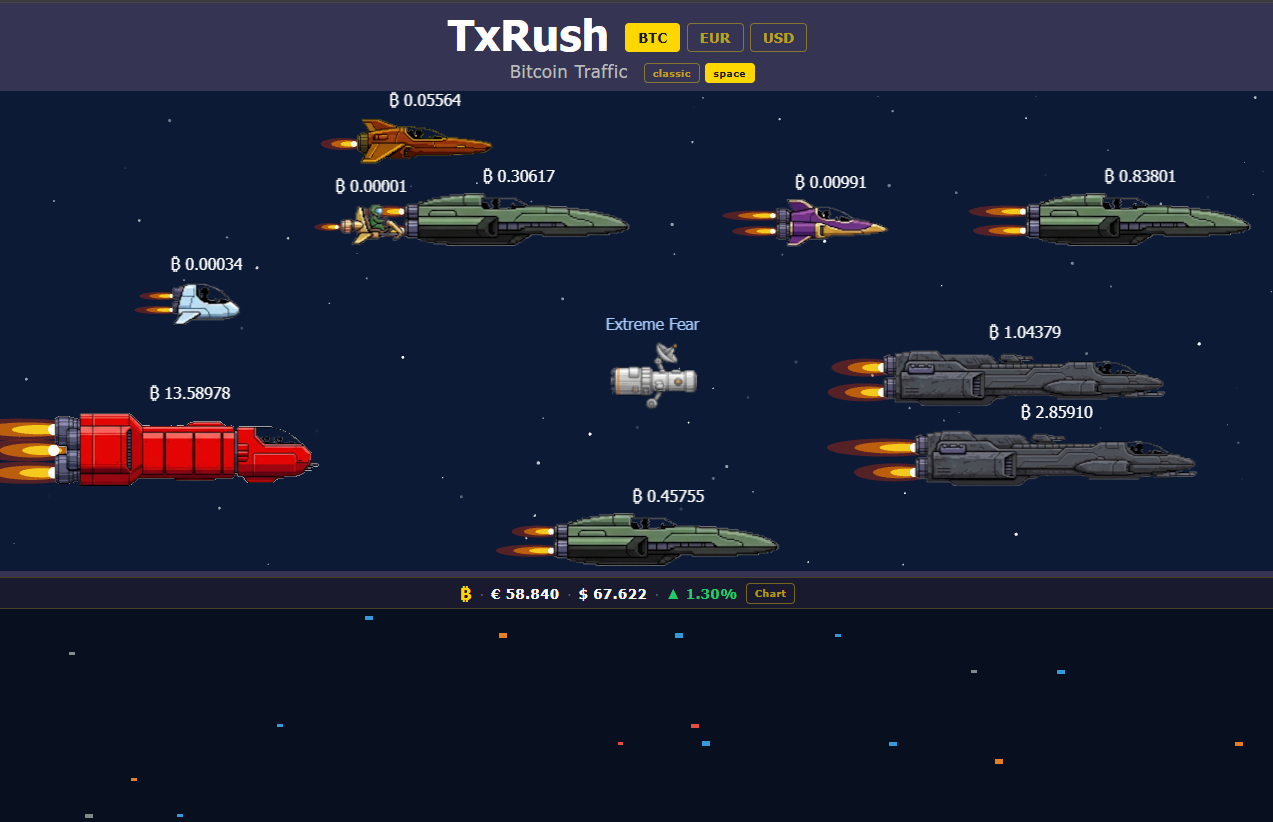The height and width of the screenshot is (822, 1273).
Task: Activate the space theme button
Action: [729, 73]
